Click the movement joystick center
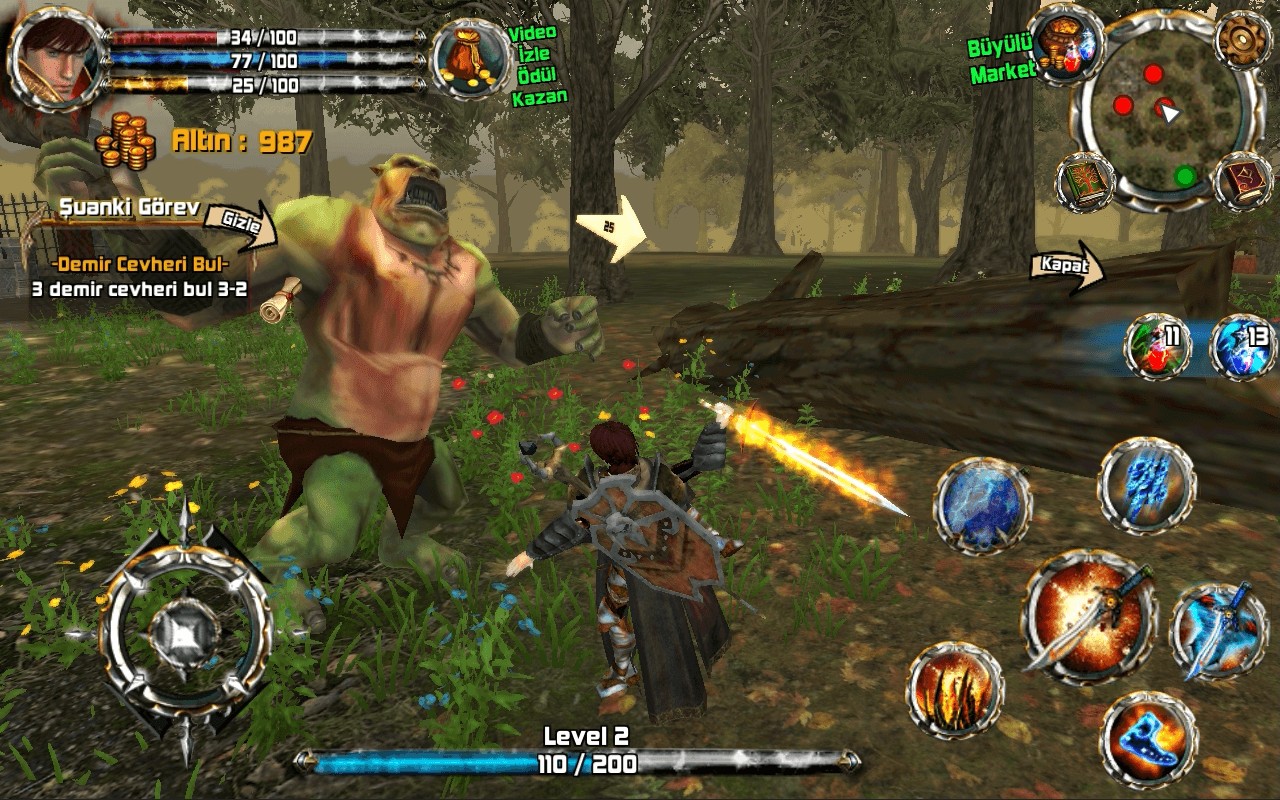The width and height of the screenshot is (1280, 800). (186, 630)
